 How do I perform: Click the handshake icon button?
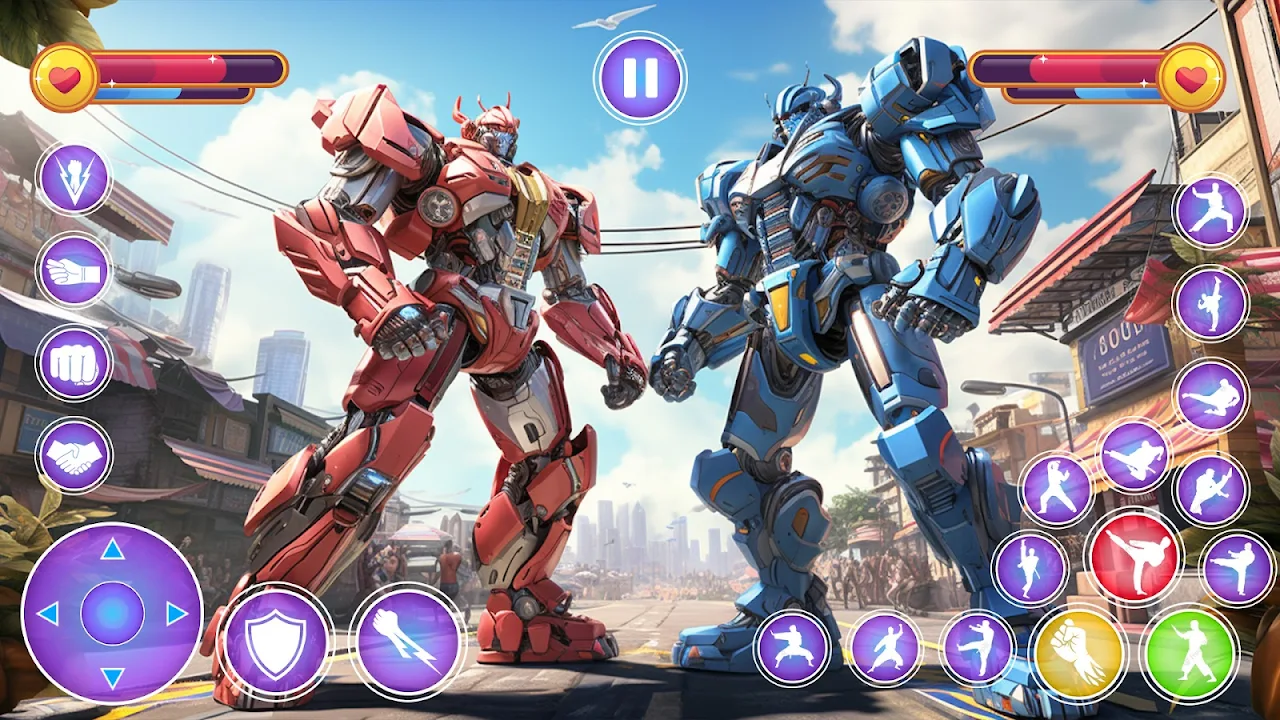click(x=74, y=456)
